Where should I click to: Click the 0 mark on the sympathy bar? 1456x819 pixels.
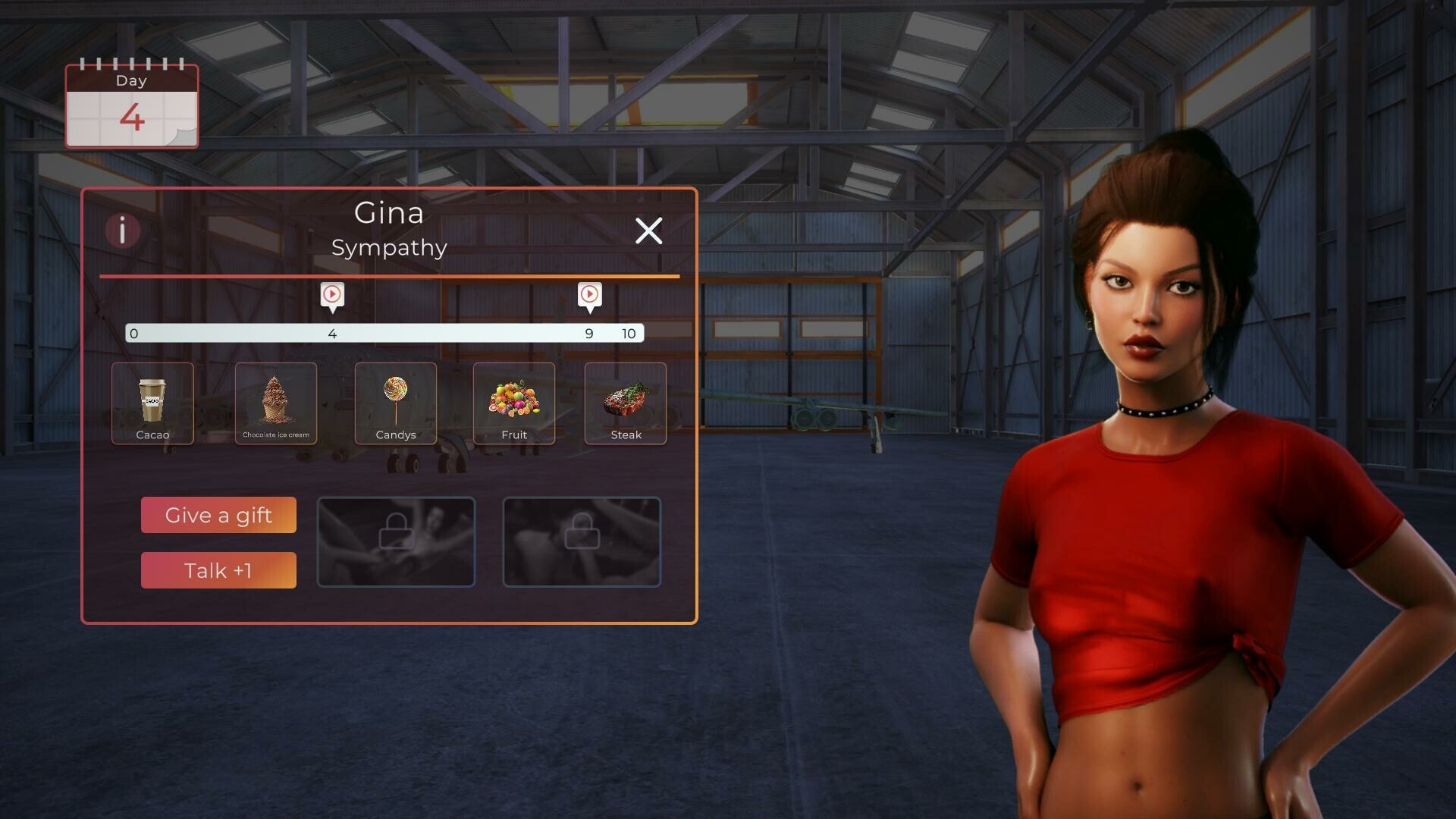(133, 333)
